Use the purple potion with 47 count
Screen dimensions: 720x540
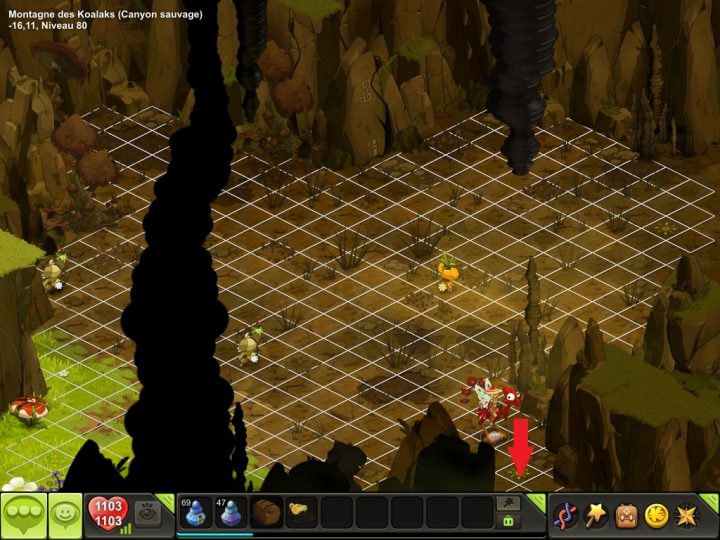(231, 513)
